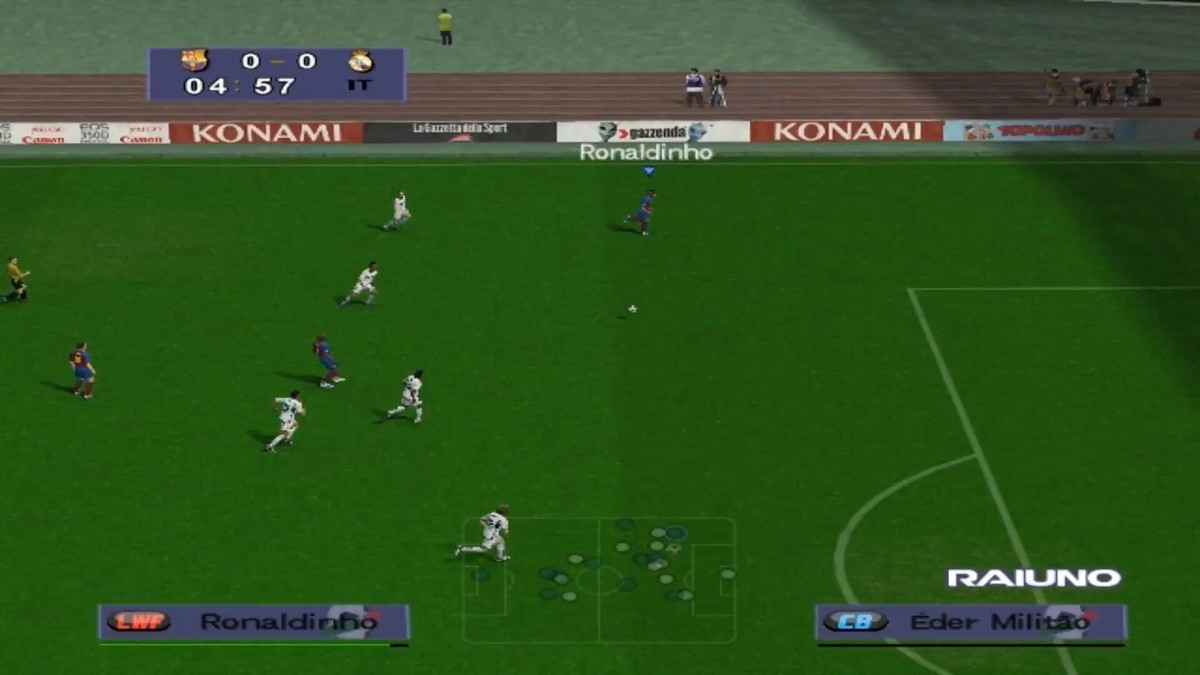Viewport: 1200px width, 675px height.
Task: Click the Barcelona crest on the scoreboard
Action: coord(194,61)
